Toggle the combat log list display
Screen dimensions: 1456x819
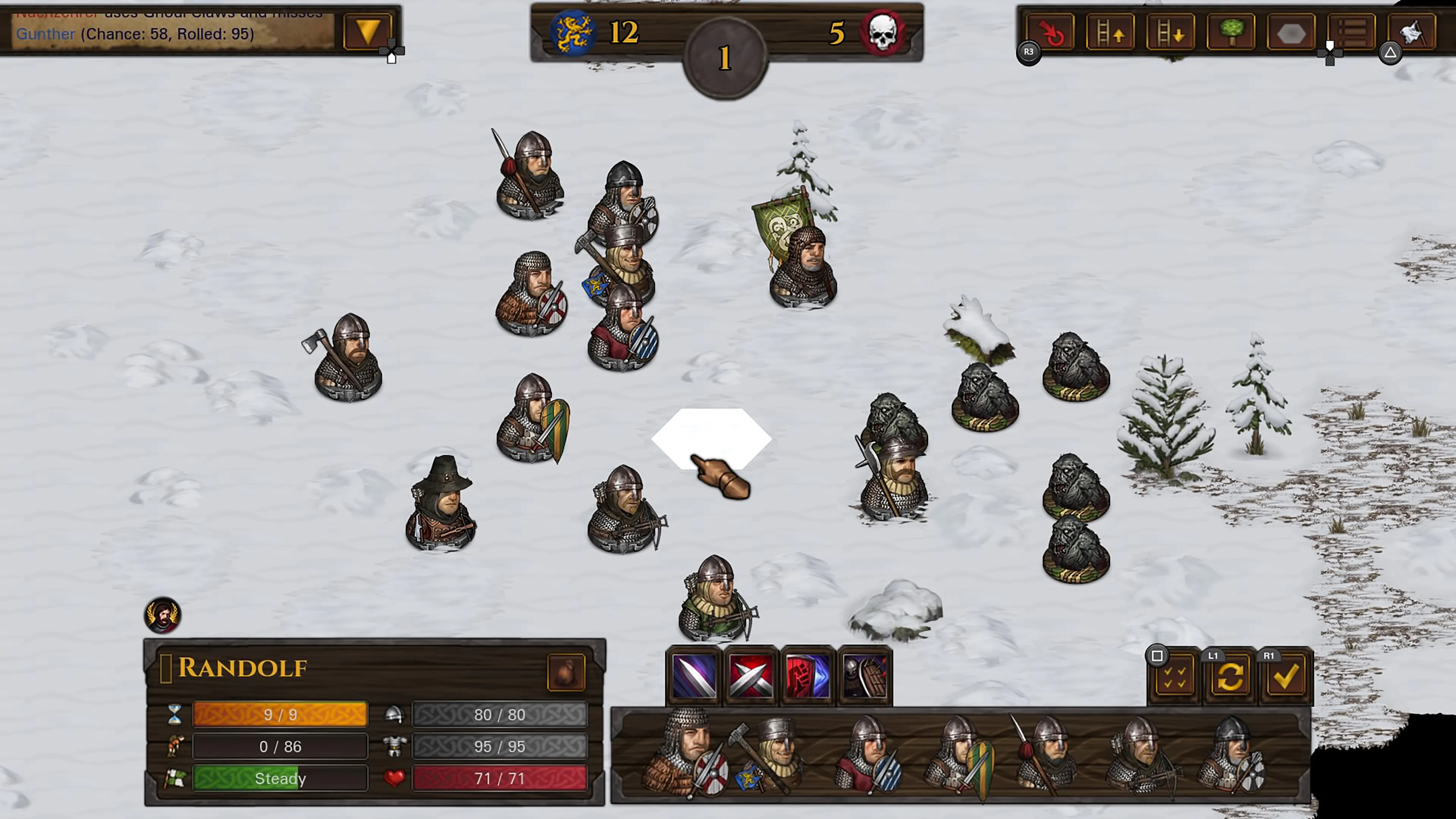point(1352,32)
